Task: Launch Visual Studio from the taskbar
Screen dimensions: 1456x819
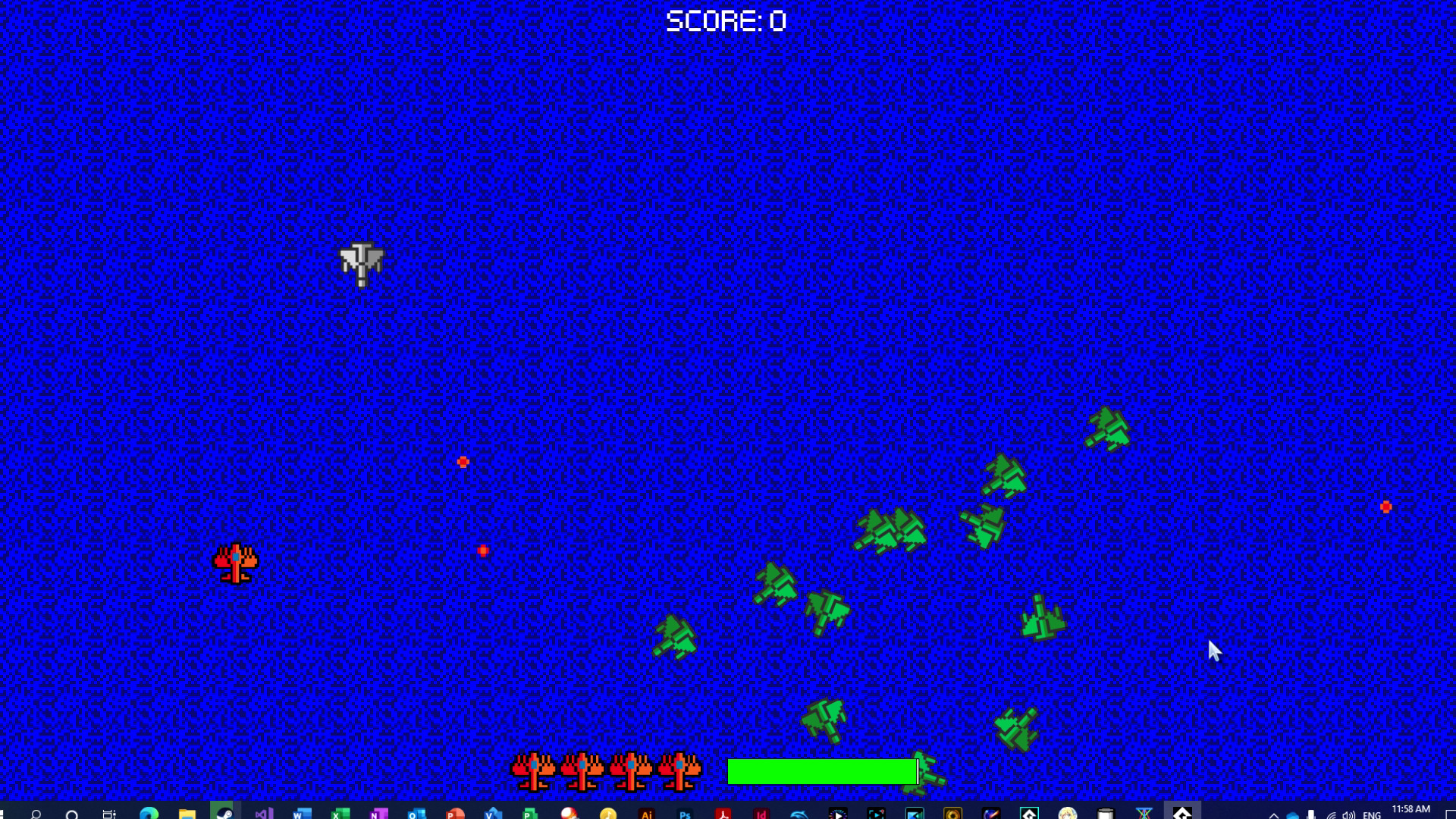Action: tap(262, 813)
